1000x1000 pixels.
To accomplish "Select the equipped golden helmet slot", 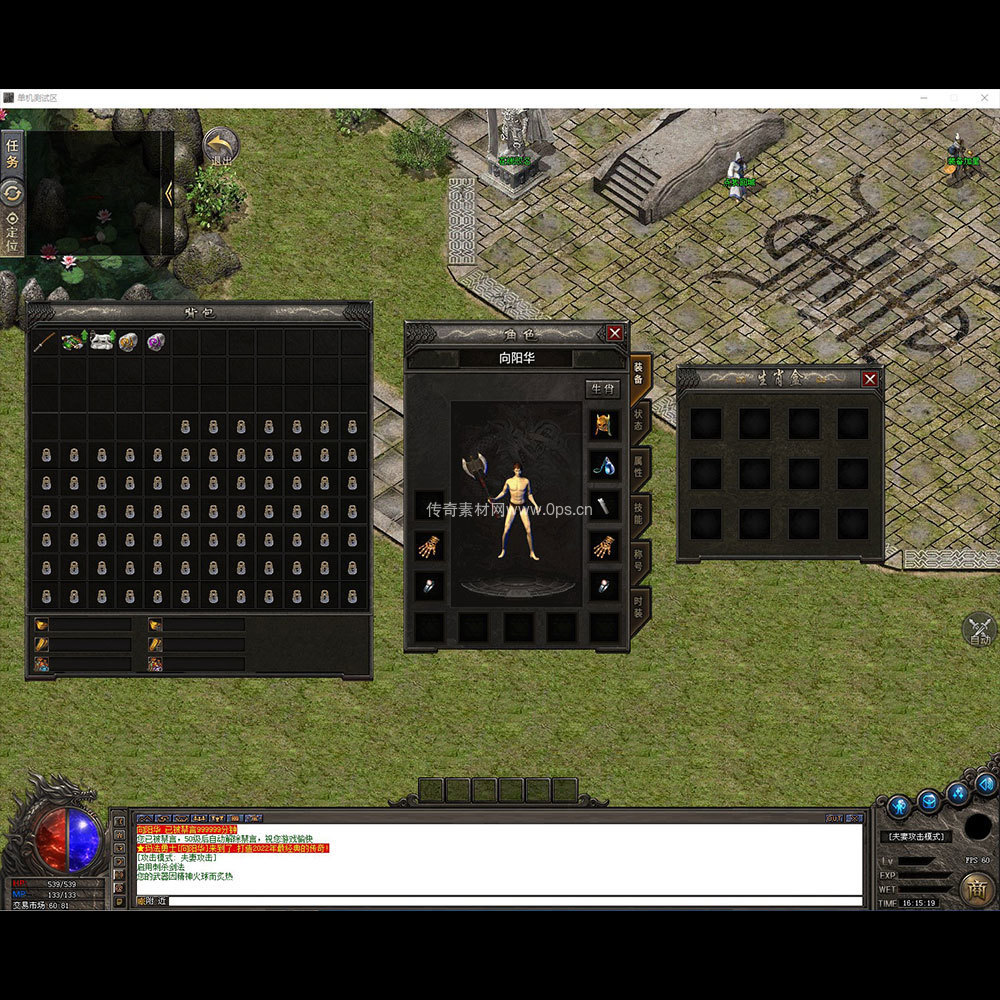I will (x=603, y=423).
